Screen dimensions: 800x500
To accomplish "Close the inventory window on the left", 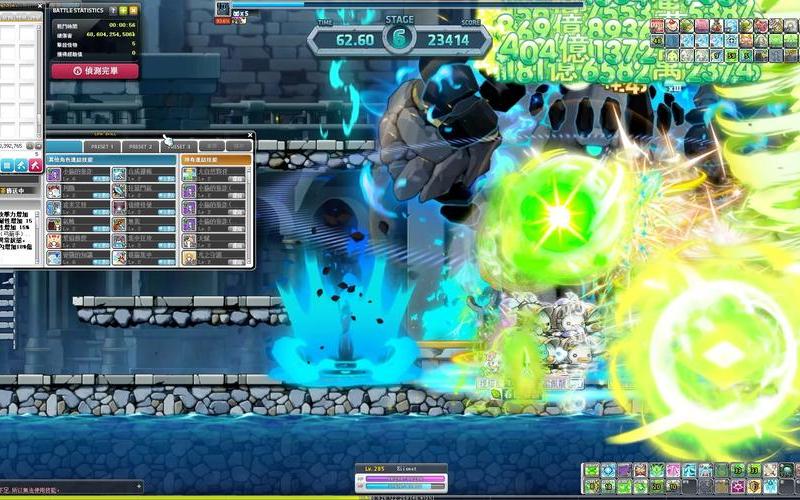I will click(x=39, y=8).
